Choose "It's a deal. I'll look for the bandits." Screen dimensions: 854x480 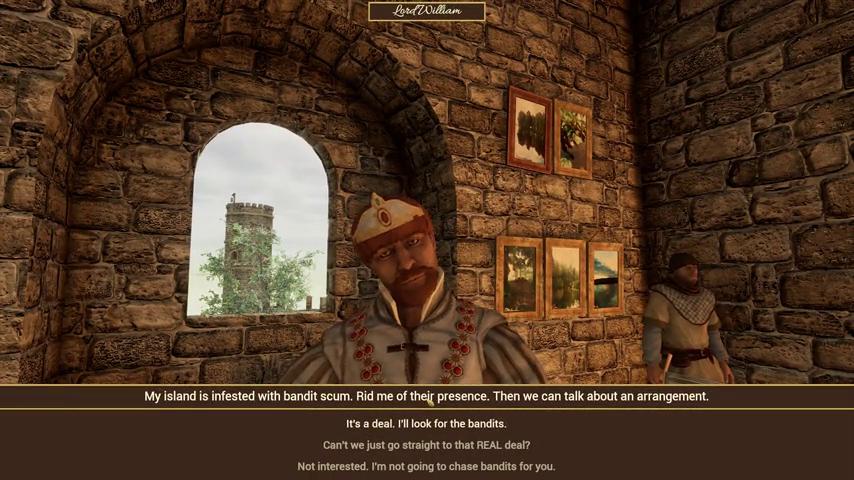click(426, 424)
